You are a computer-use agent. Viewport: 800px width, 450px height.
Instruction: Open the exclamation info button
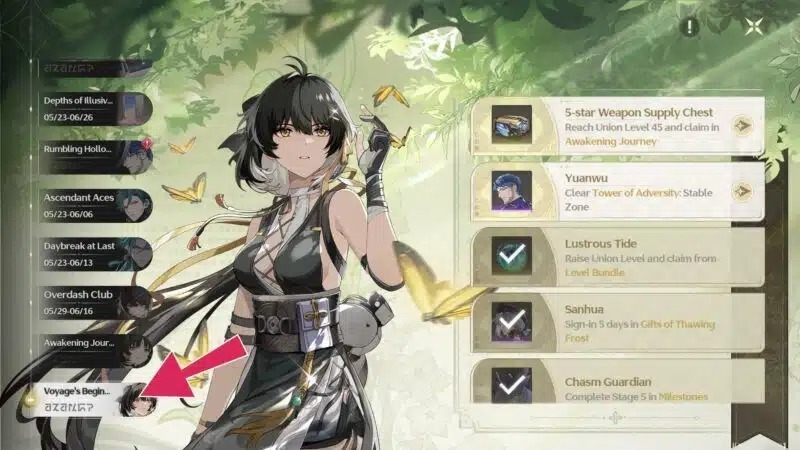pos(689,28)
